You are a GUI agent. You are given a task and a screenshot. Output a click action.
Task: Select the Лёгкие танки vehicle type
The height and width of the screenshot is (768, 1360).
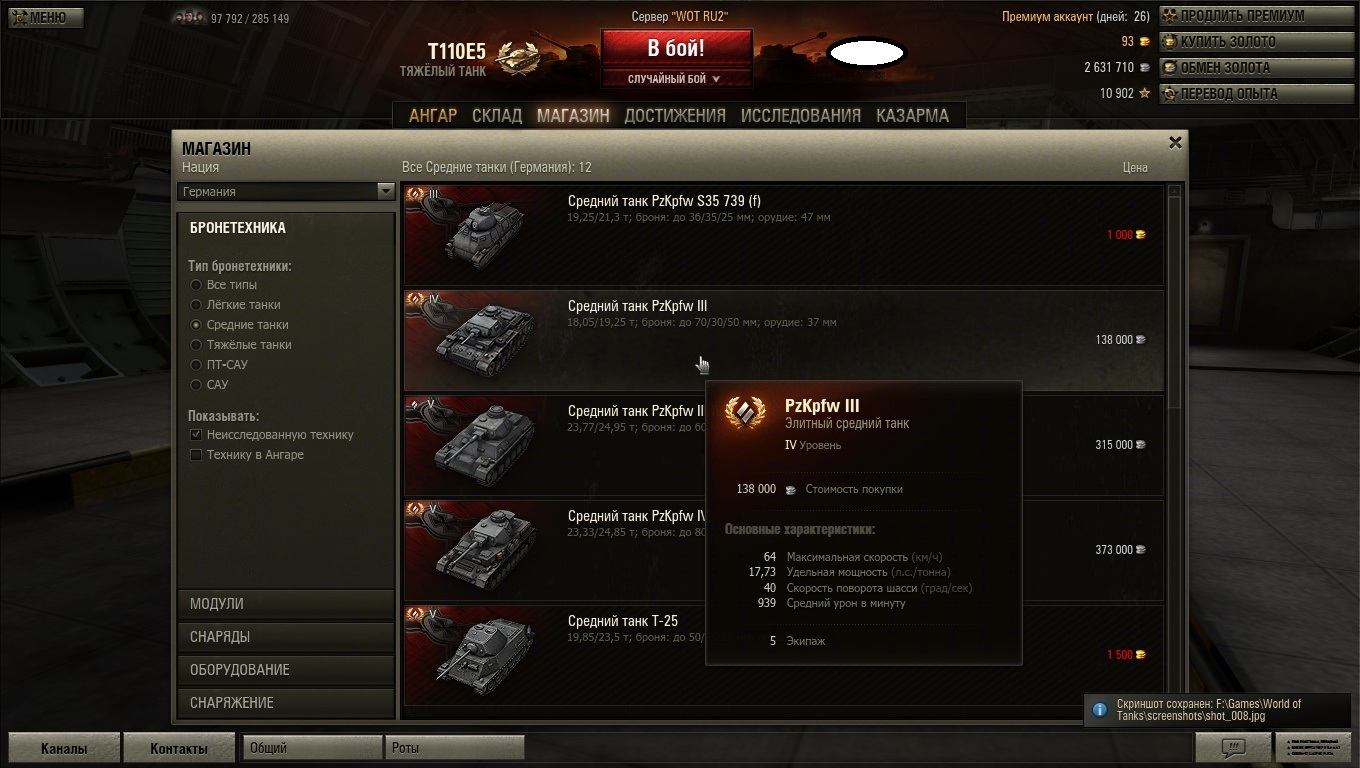[197, 305]
